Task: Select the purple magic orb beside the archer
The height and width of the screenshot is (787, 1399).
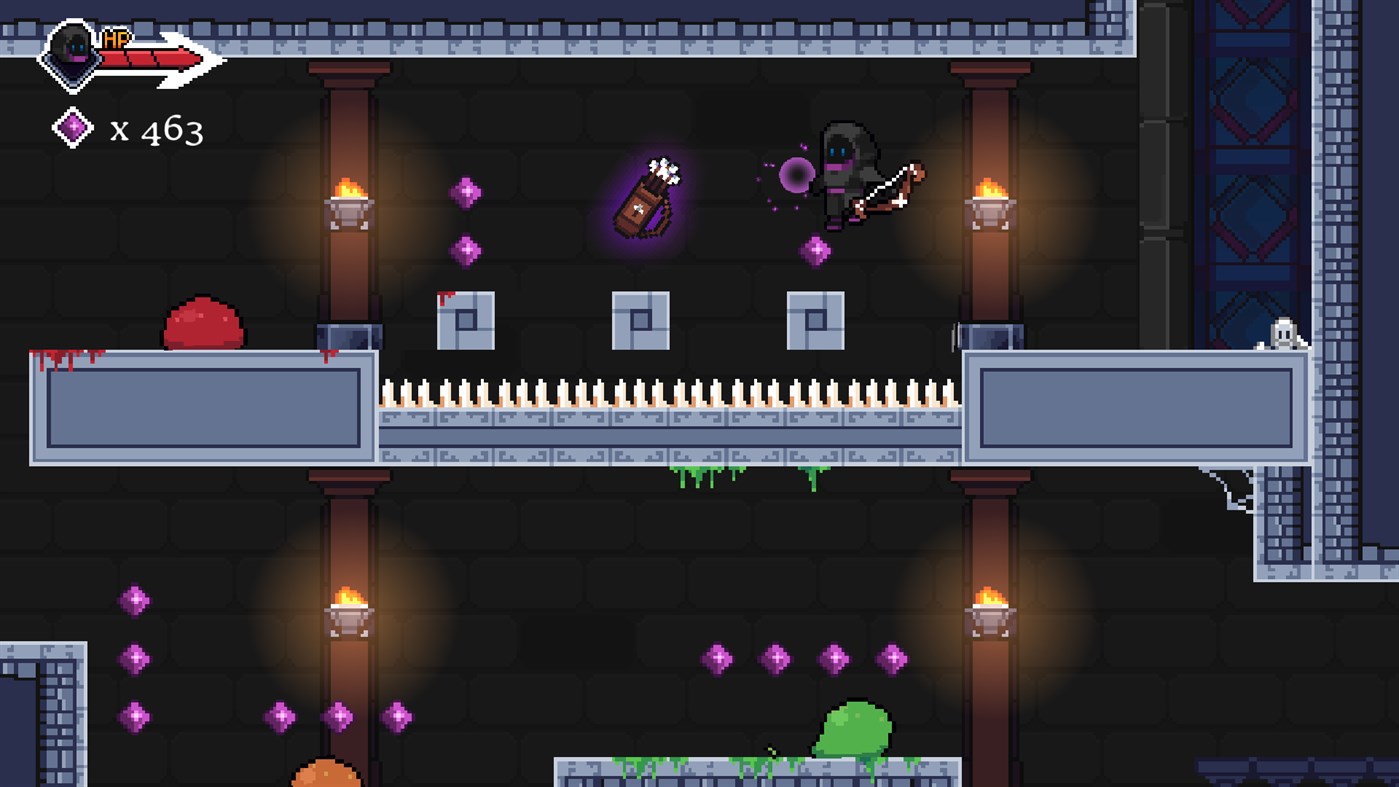Action: [795, 176]
